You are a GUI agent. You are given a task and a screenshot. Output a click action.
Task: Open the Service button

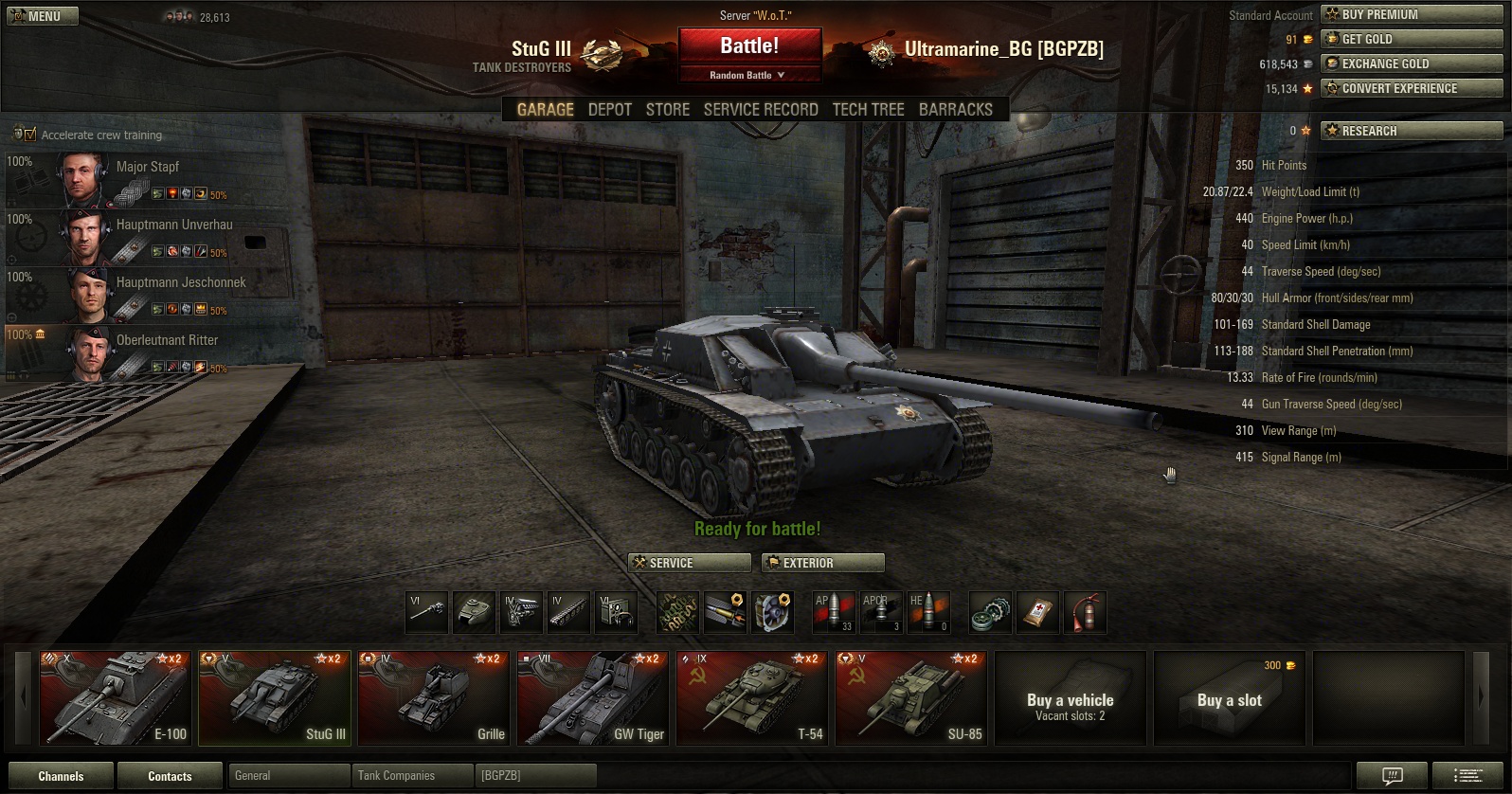coord(689,563)
